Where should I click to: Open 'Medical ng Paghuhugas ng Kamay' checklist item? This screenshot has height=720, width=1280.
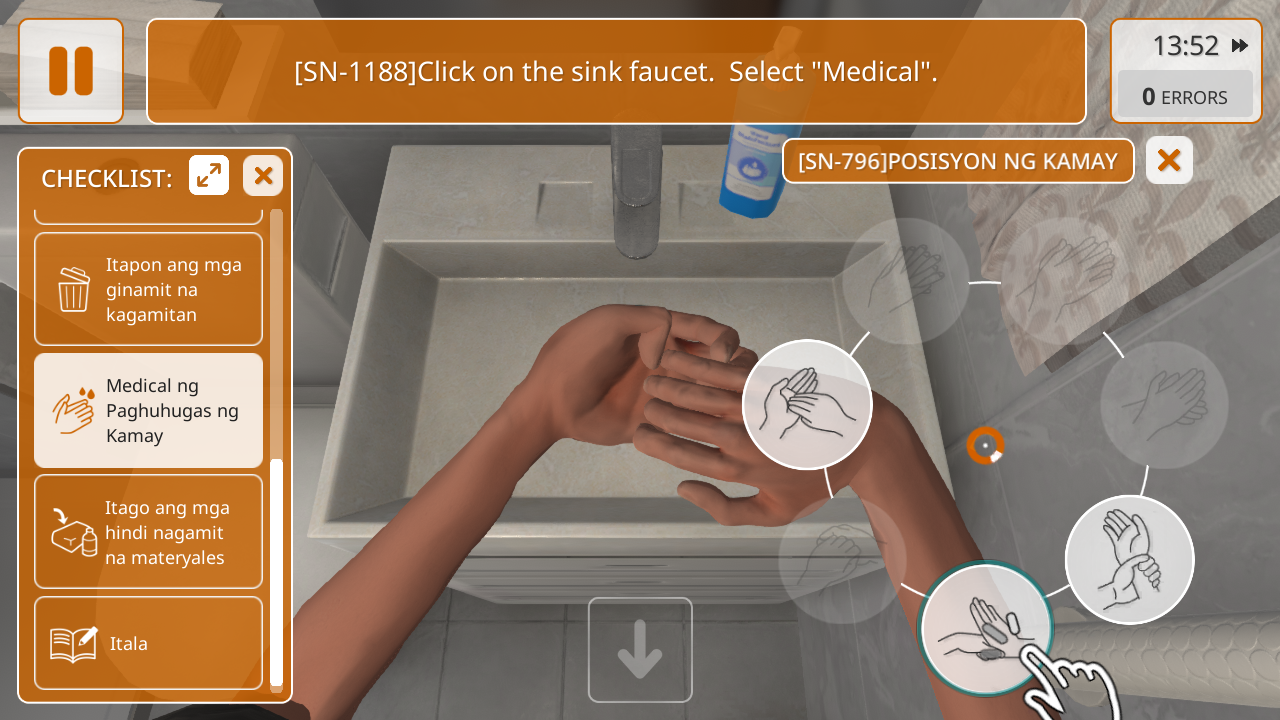[148, 411]
